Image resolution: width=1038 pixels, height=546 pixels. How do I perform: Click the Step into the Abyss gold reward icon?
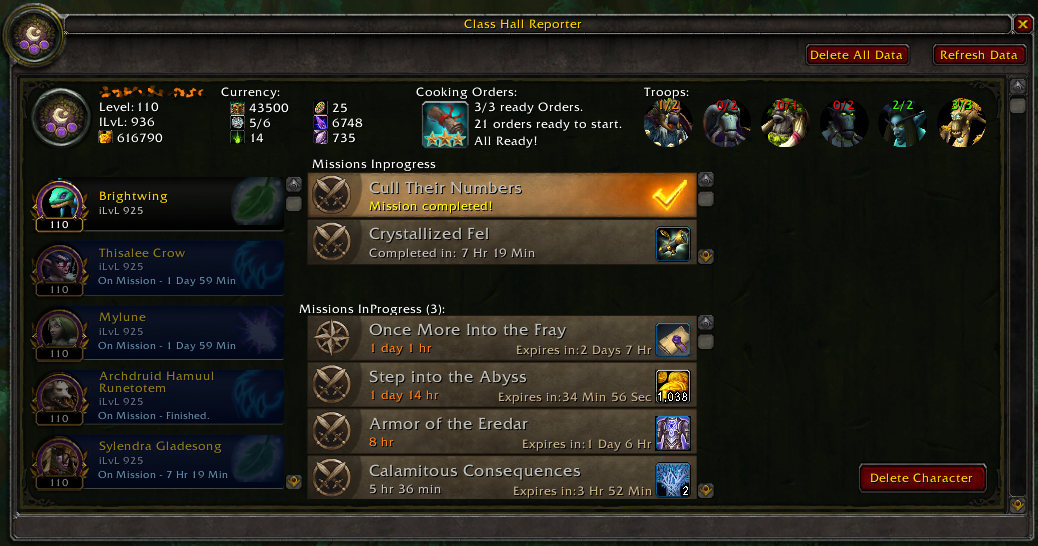pos(673,386)
